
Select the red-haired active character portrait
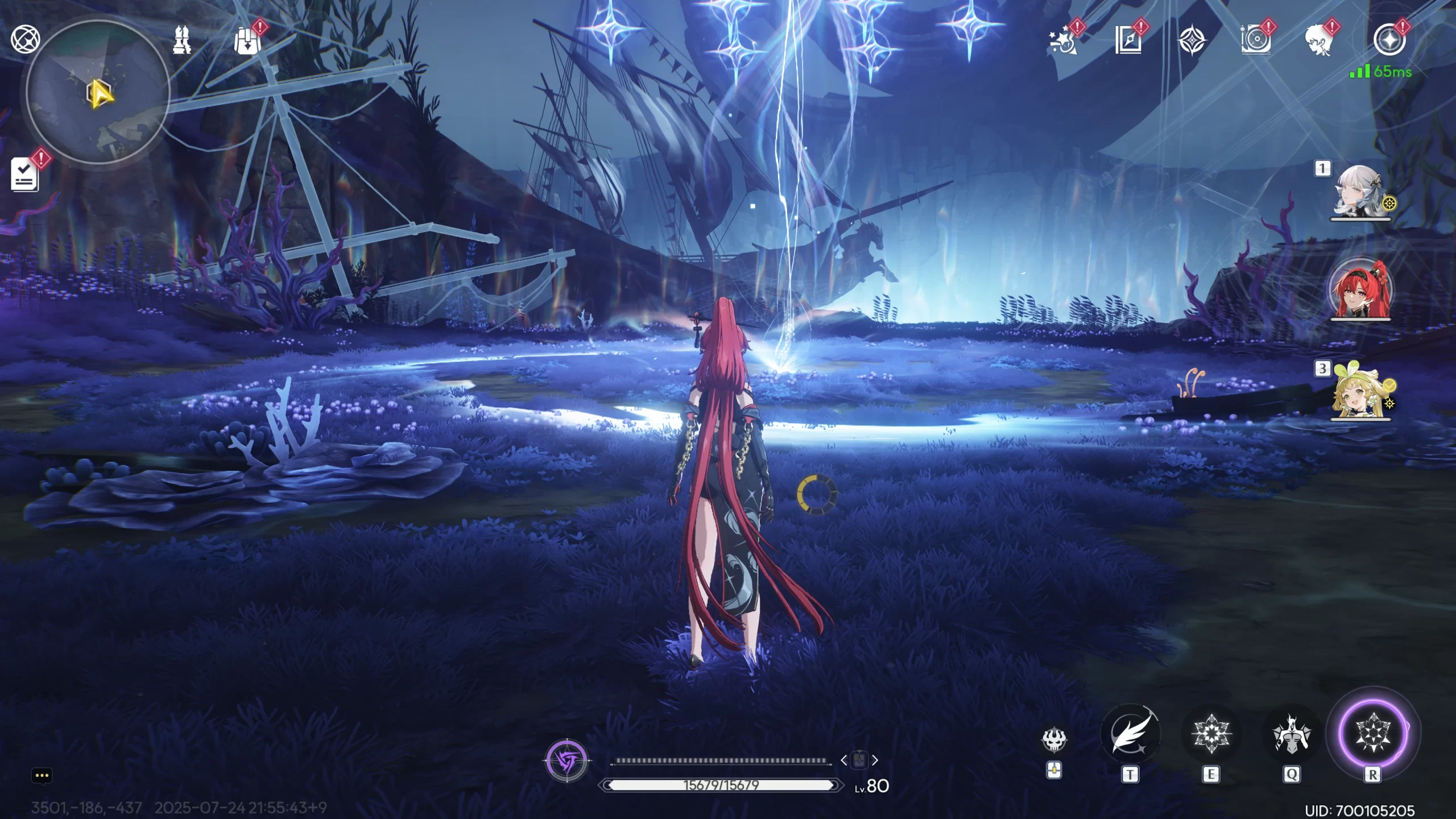(x=1360, y=290)
